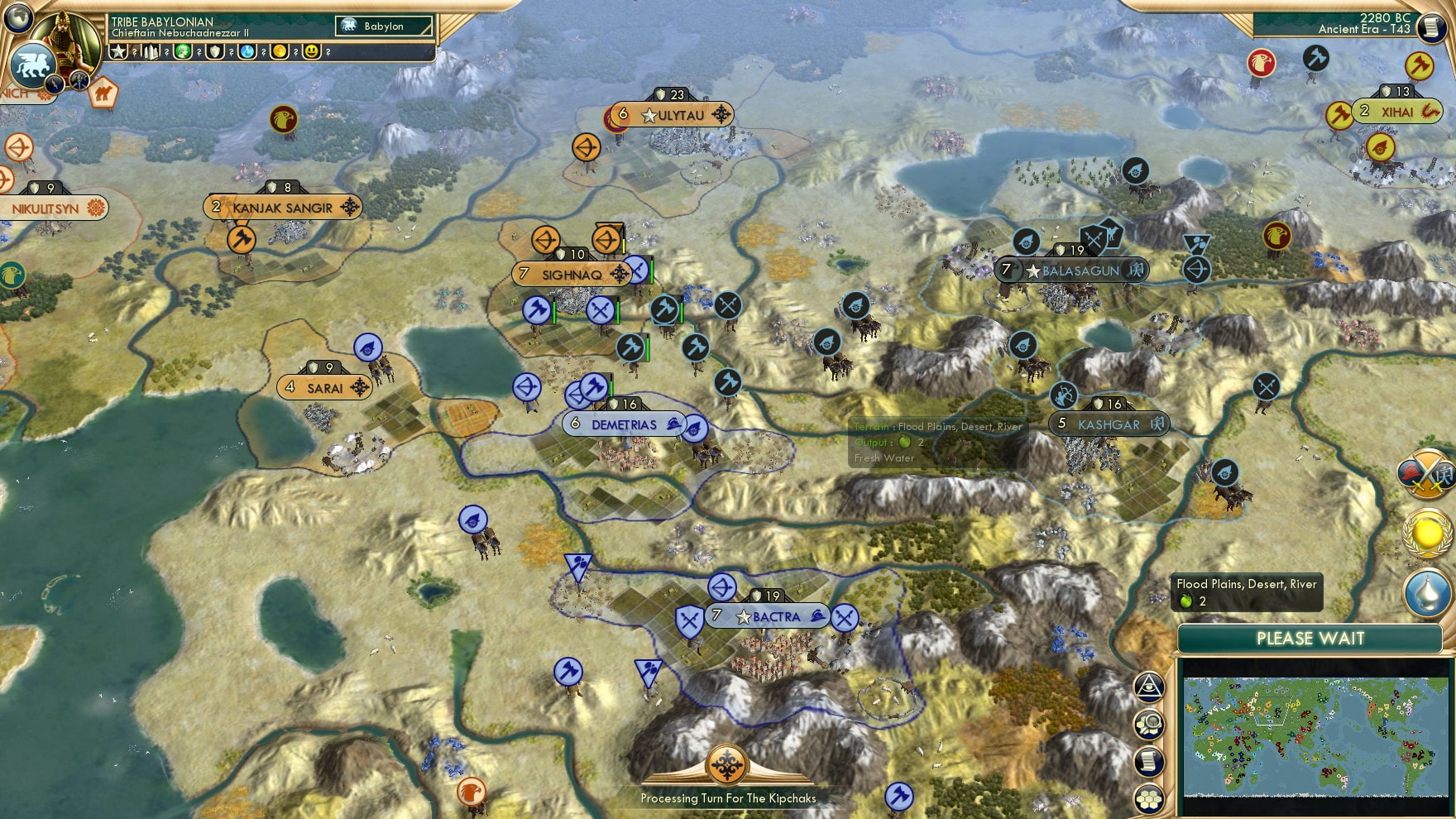This screenshot has height=819, width=1456.
Task: Toggle the hex grid button beside the minimap
Action: pyautogui.click(x=1148, y=796)
